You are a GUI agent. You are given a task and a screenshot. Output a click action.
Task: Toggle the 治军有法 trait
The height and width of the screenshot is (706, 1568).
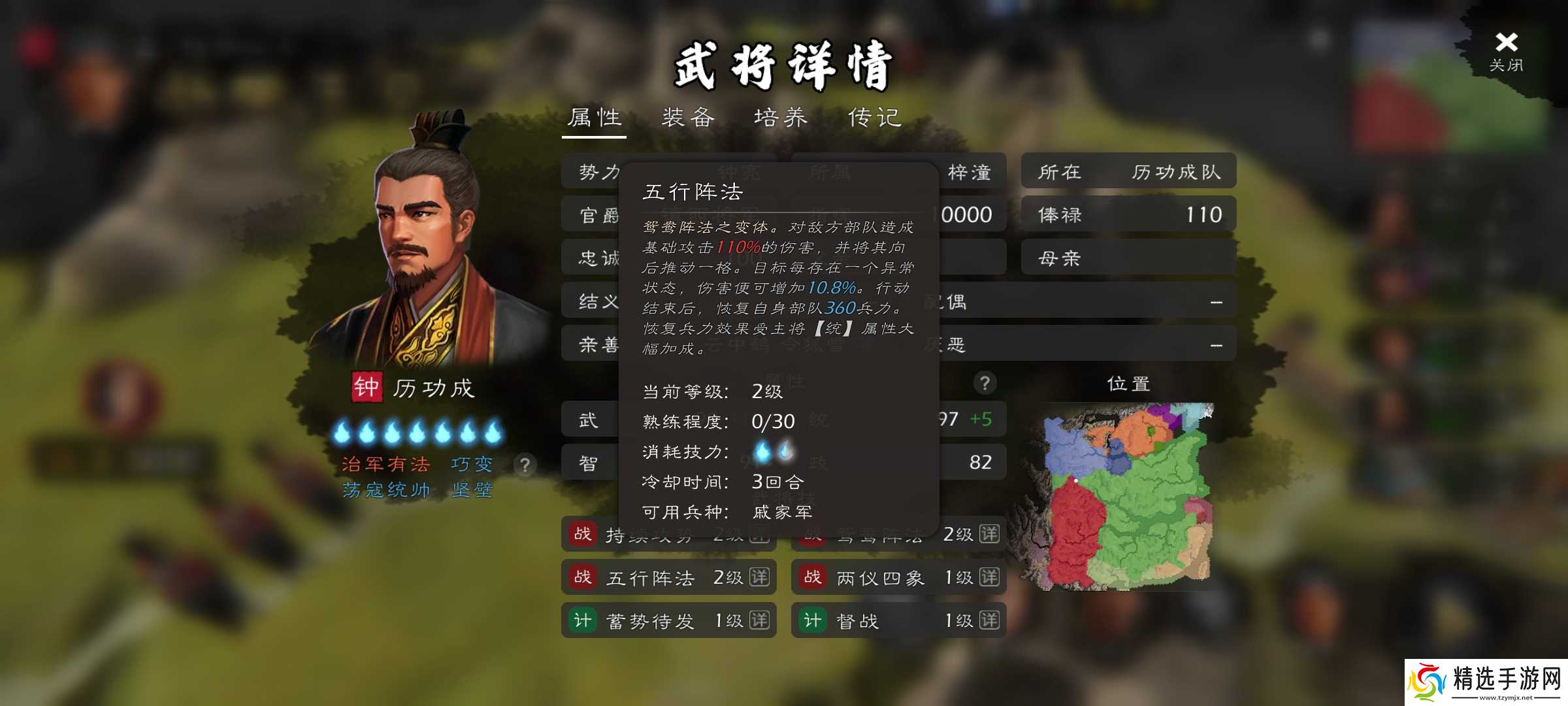tap(387, 464)
